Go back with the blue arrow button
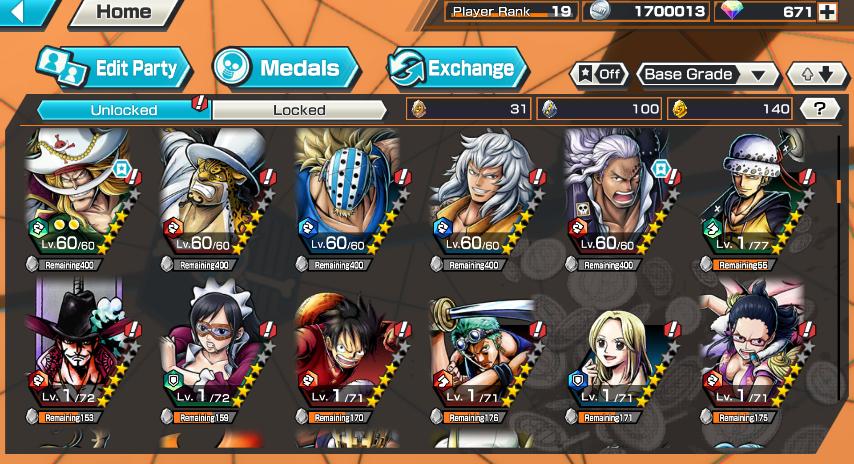 (27, 13)
